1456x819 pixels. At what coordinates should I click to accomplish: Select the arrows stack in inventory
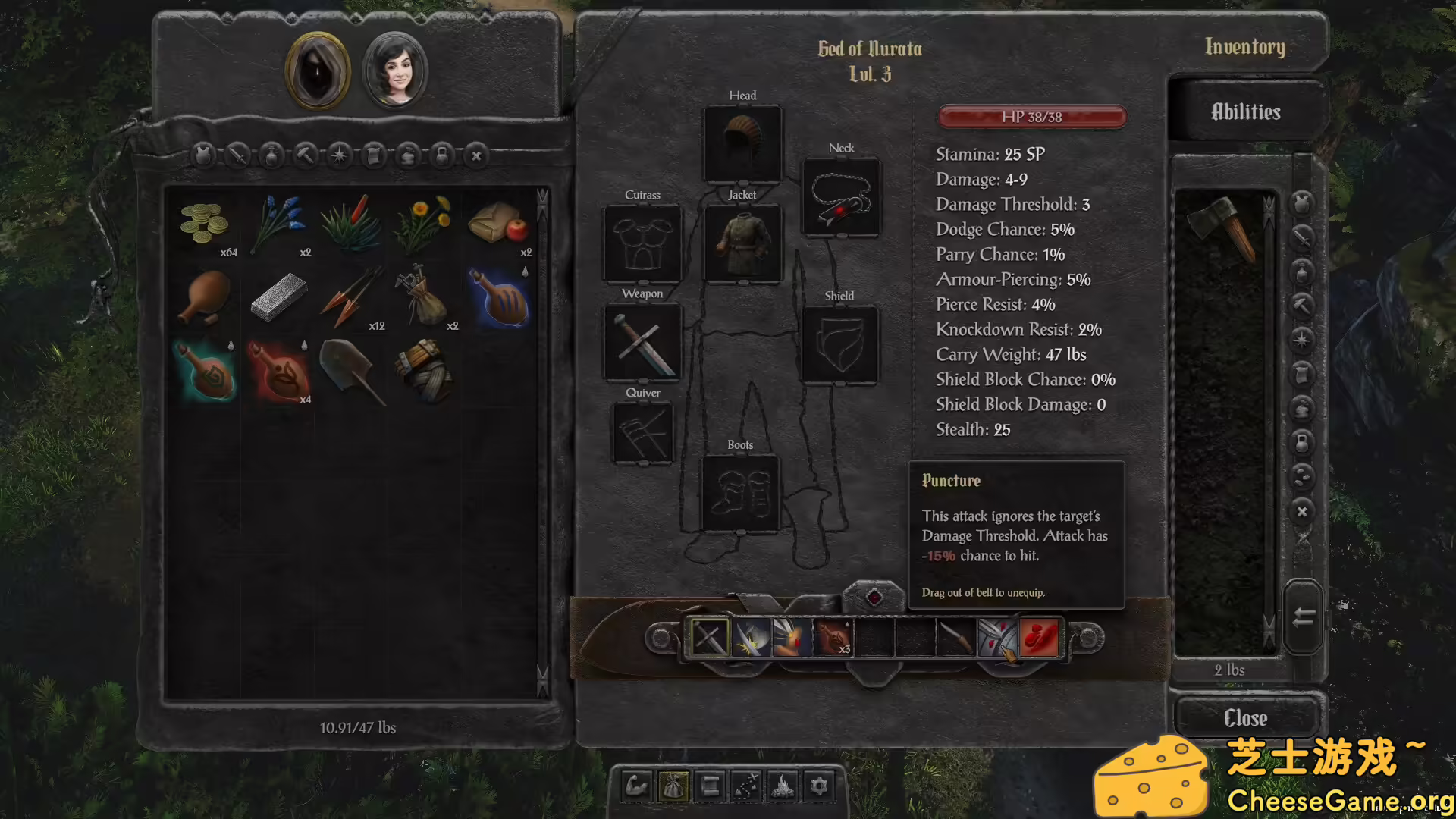[352, 297]
